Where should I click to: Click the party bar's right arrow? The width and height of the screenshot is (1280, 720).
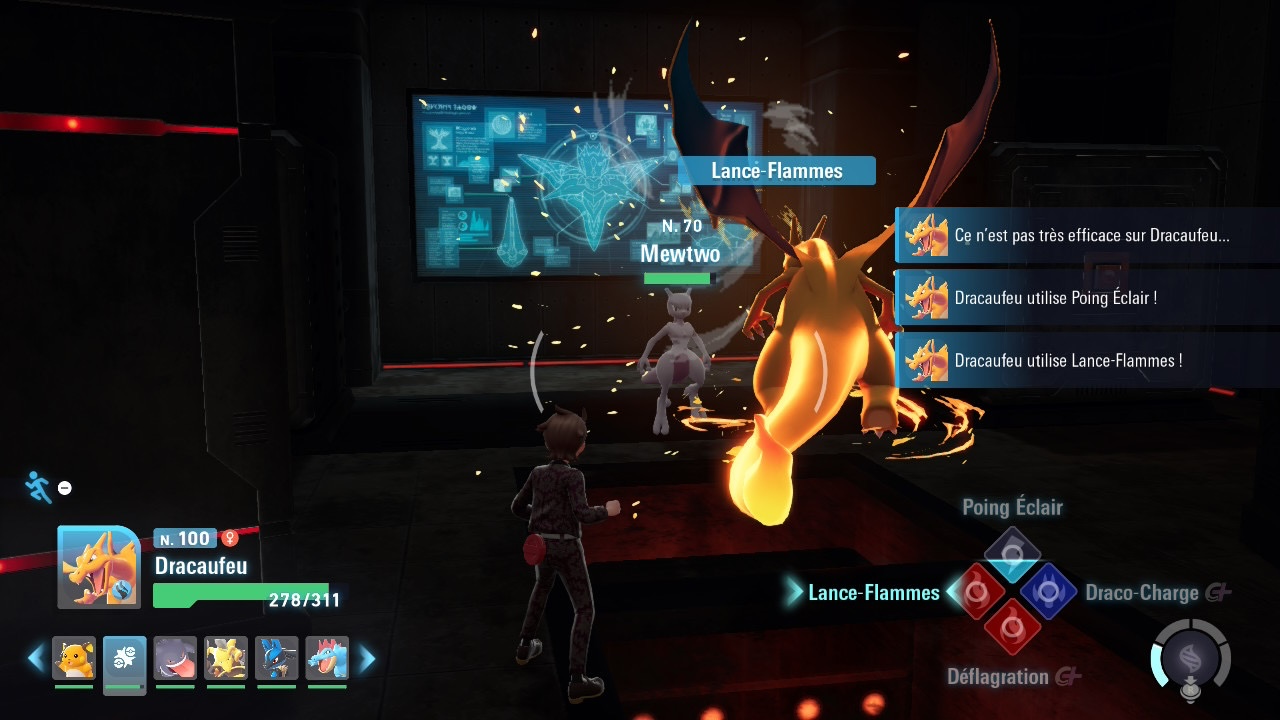pyautogui.click(x=367, y=658)
